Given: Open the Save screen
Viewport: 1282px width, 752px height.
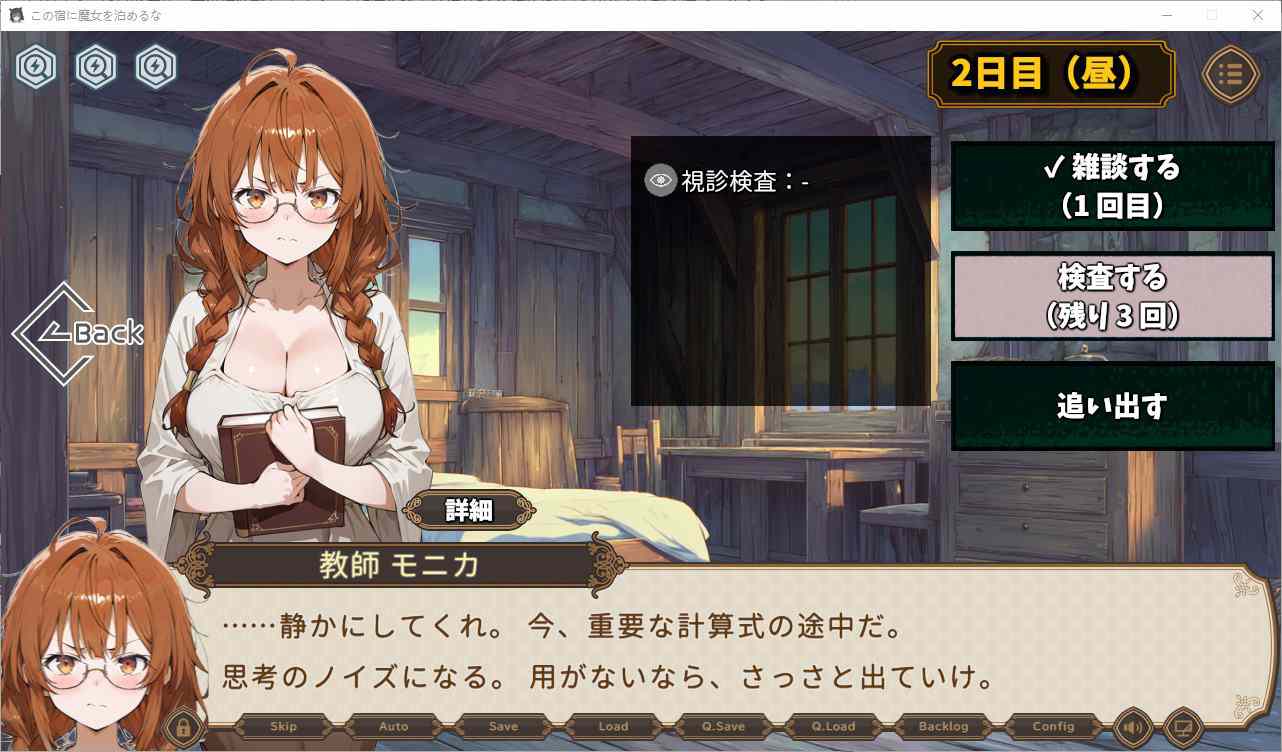Looking at the screenshot, I should pos(504,727).
